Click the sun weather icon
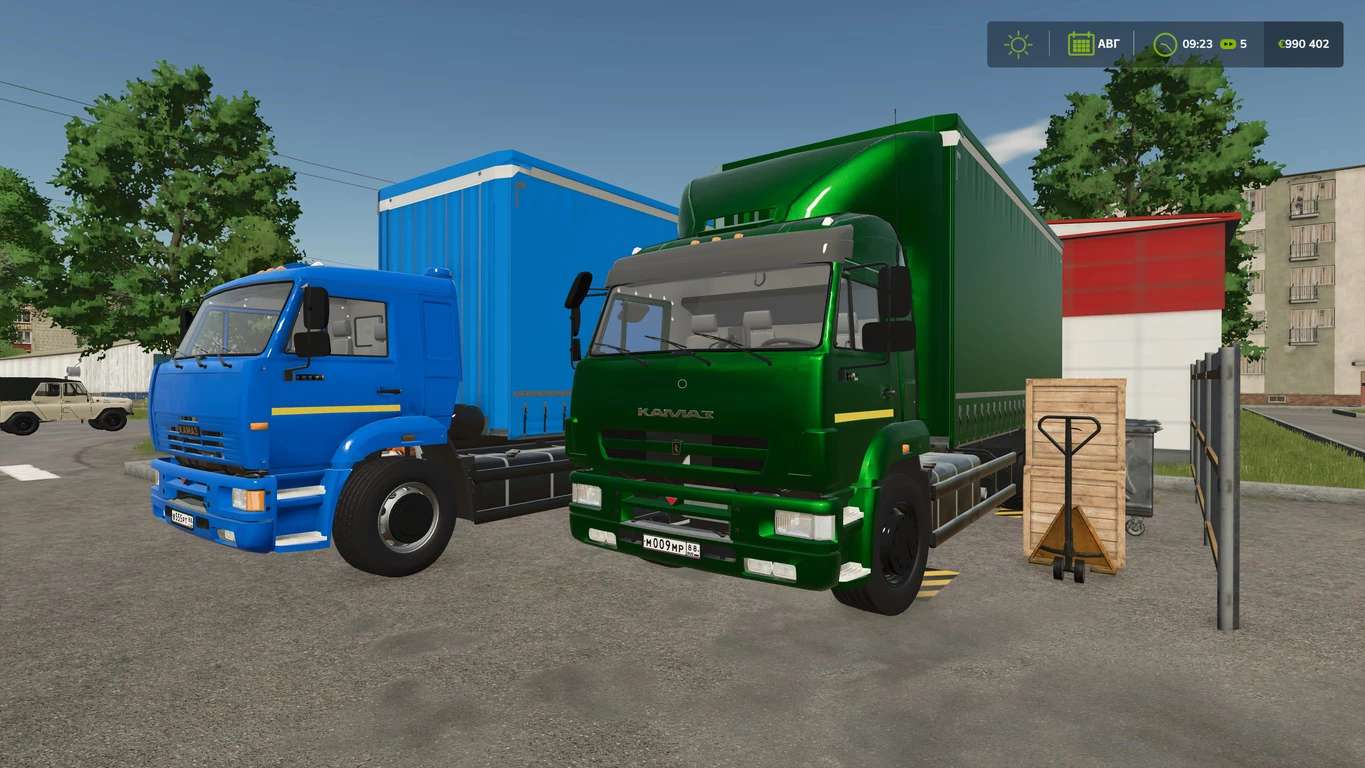1365x768 pixels. (x=1018, y=44)
